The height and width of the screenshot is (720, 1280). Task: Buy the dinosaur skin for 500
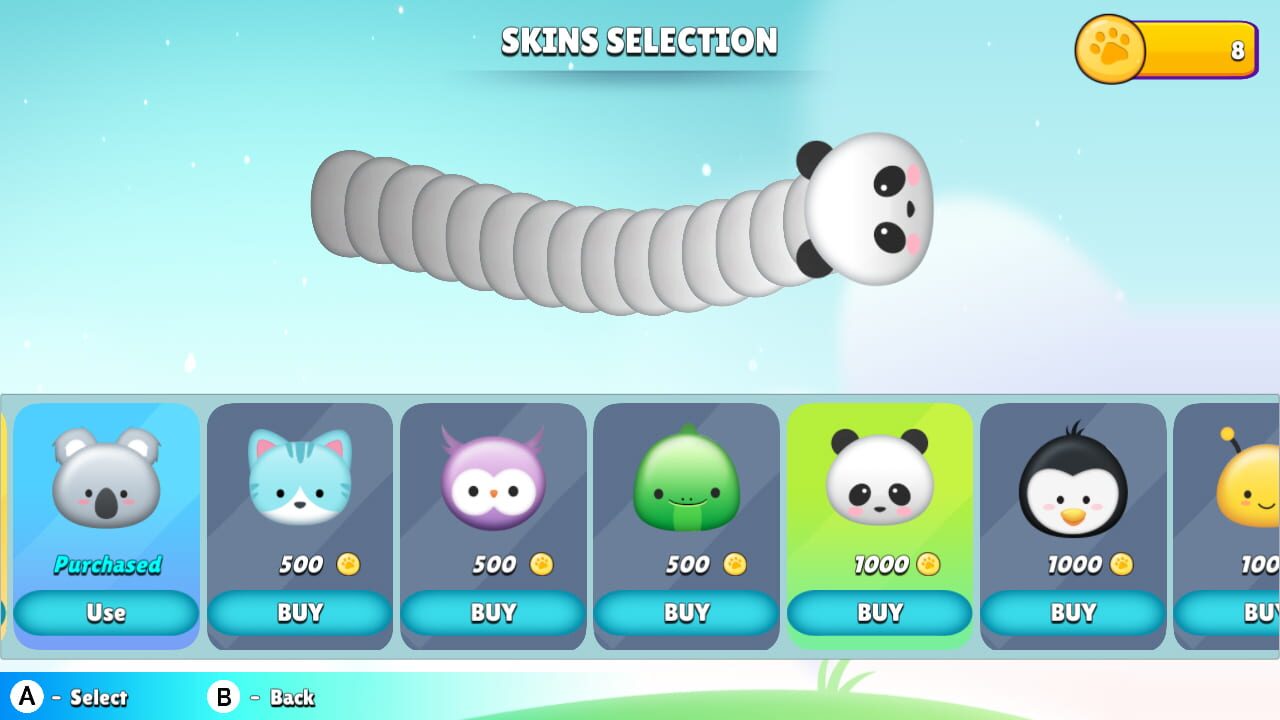(x=686, y=613)
